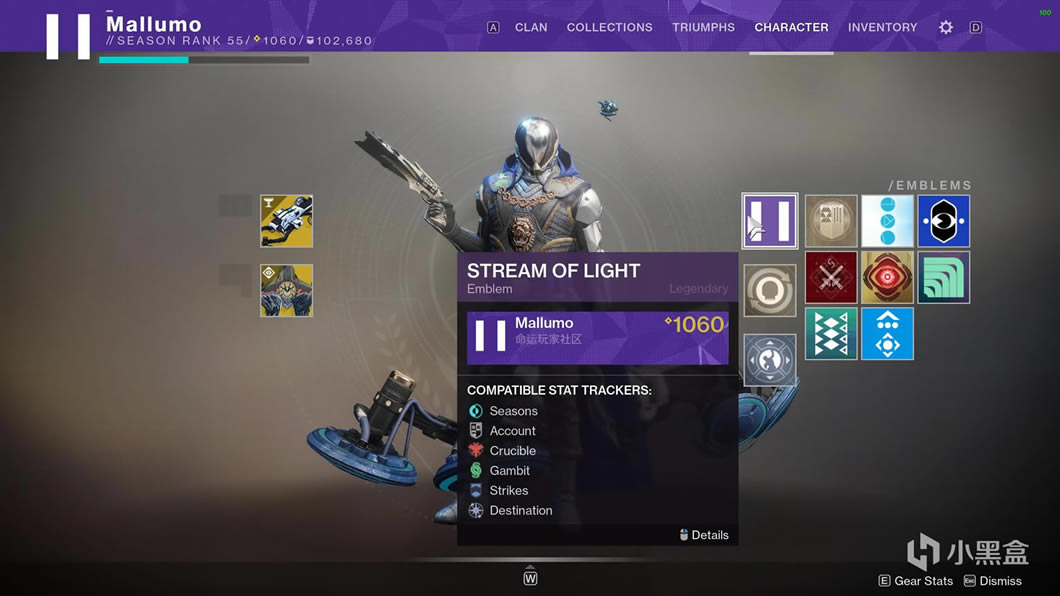The height and width of the screenshot is (596, 1060).
Task: Open the circular arrows finisher slot
Action: pyautogui.click(x=770, y=290)
